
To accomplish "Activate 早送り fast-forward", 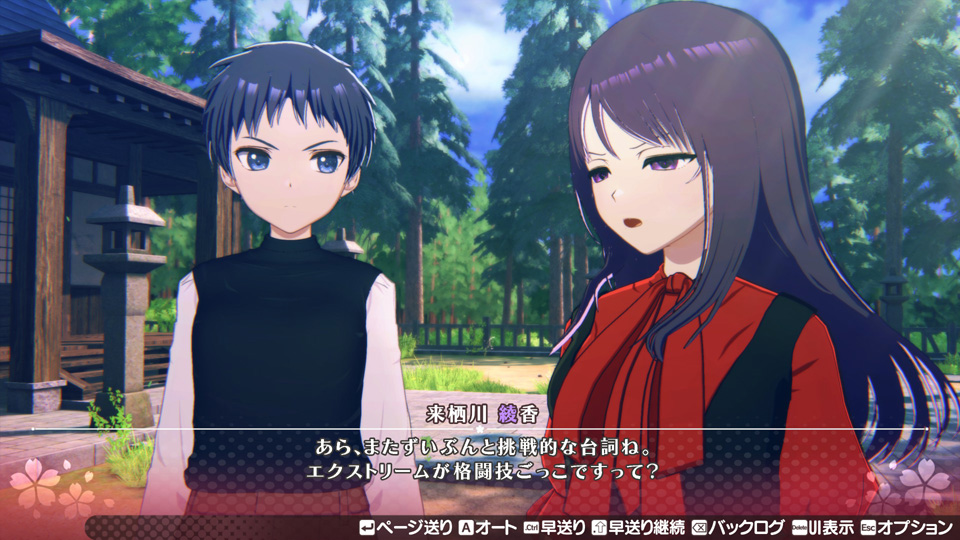I will pos(553,527).
